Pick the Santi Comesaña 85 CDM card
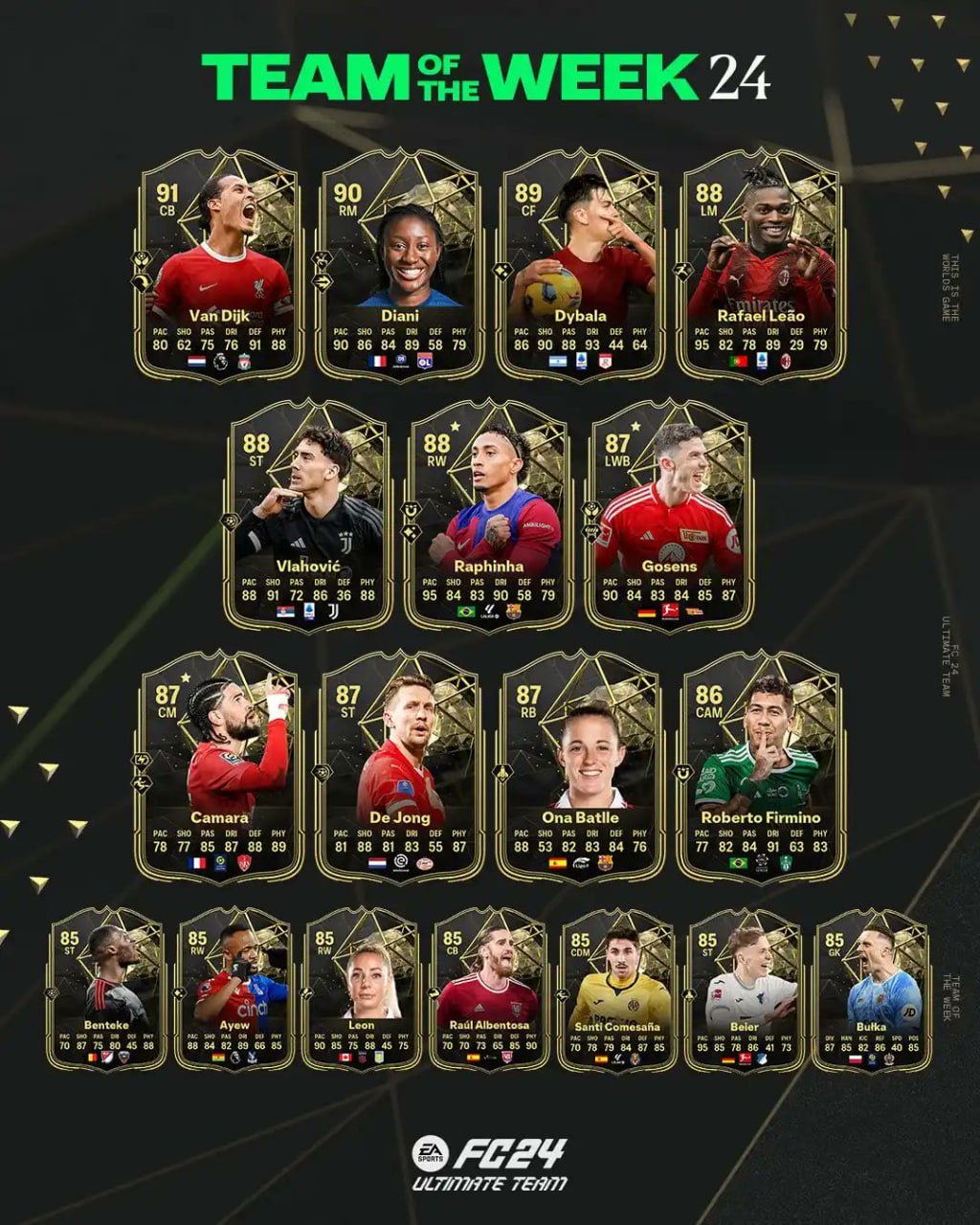This screenshot has height=1225, width=980. [617, 989]
